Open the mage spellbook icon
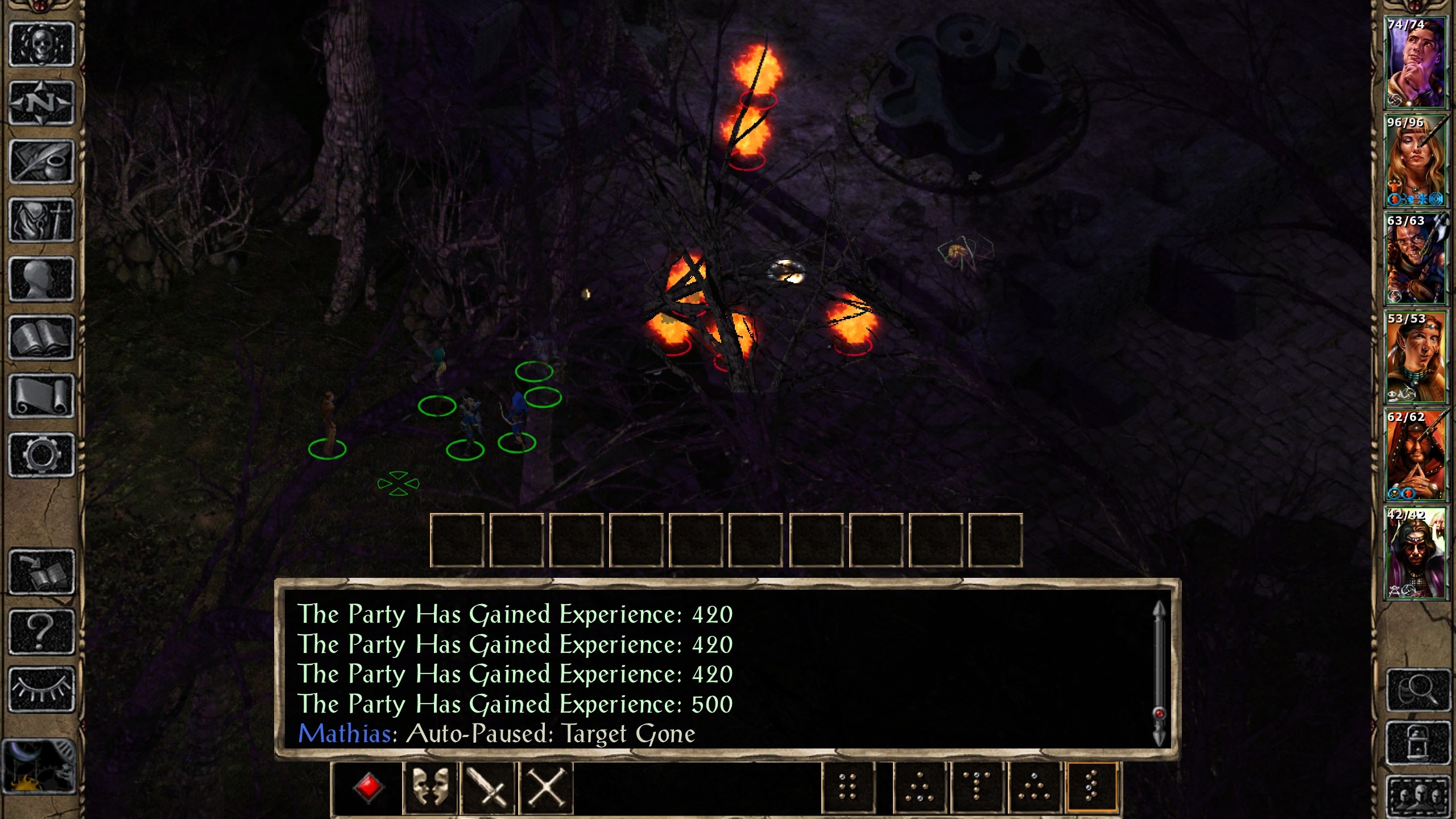 coord(42,337)
